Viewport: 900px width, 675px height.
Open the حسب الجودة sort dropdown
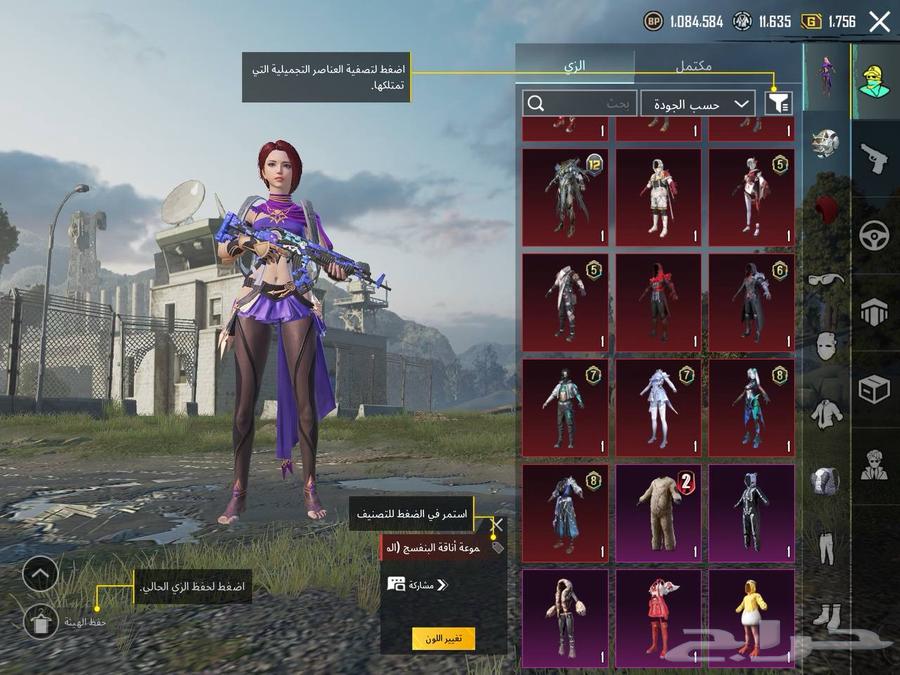coord(698,103)
